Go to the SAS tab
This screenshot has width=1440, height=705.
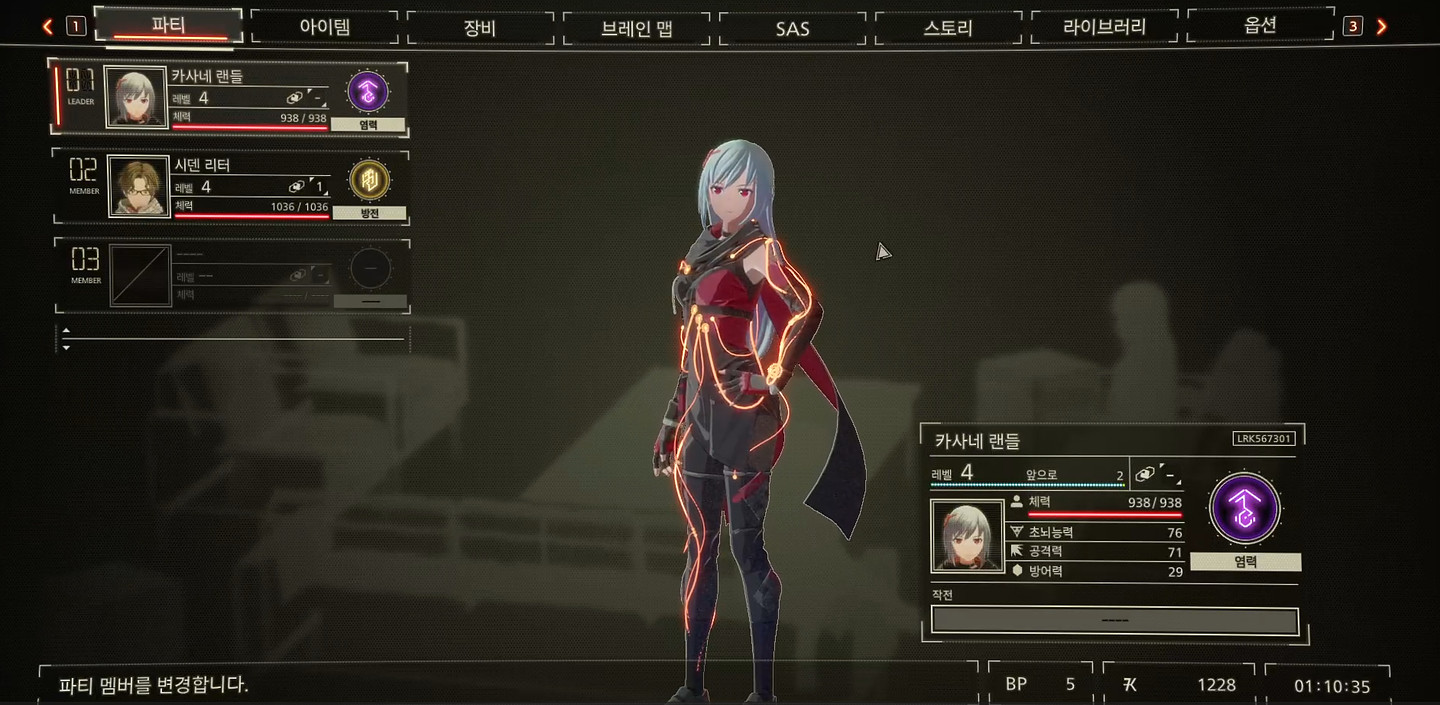pos(792,27)
